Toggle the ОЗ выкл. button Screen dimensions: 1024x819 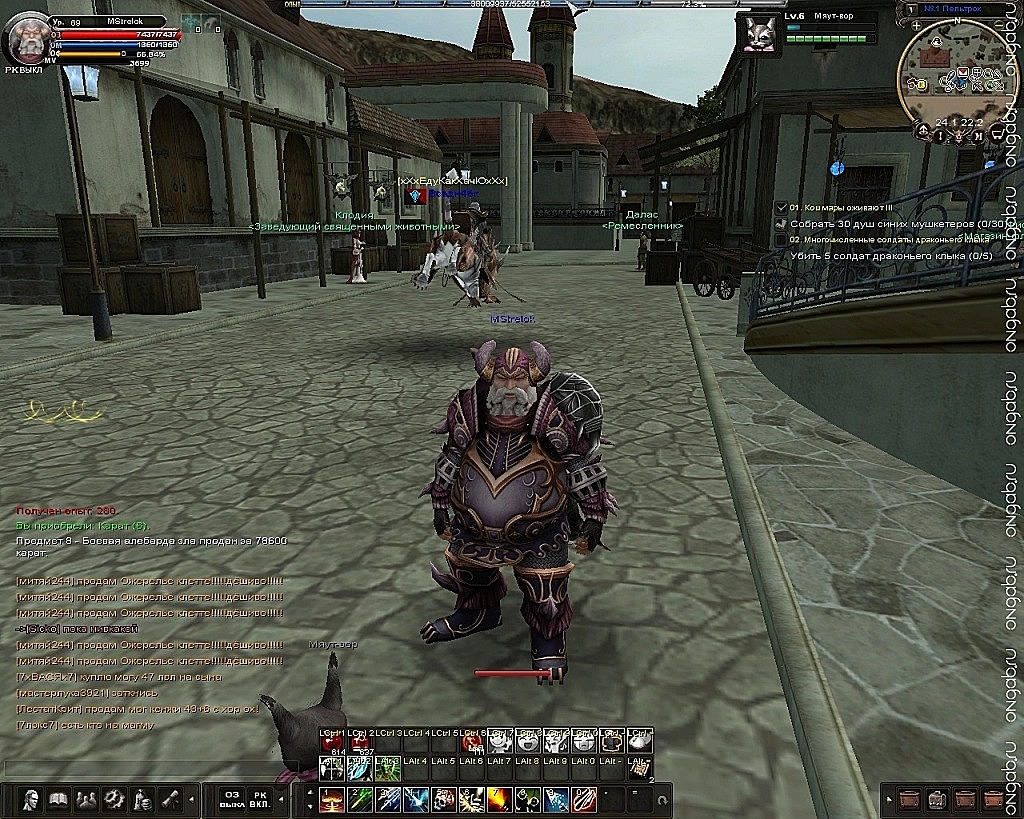pyautogui.click(x=232, y=800)
